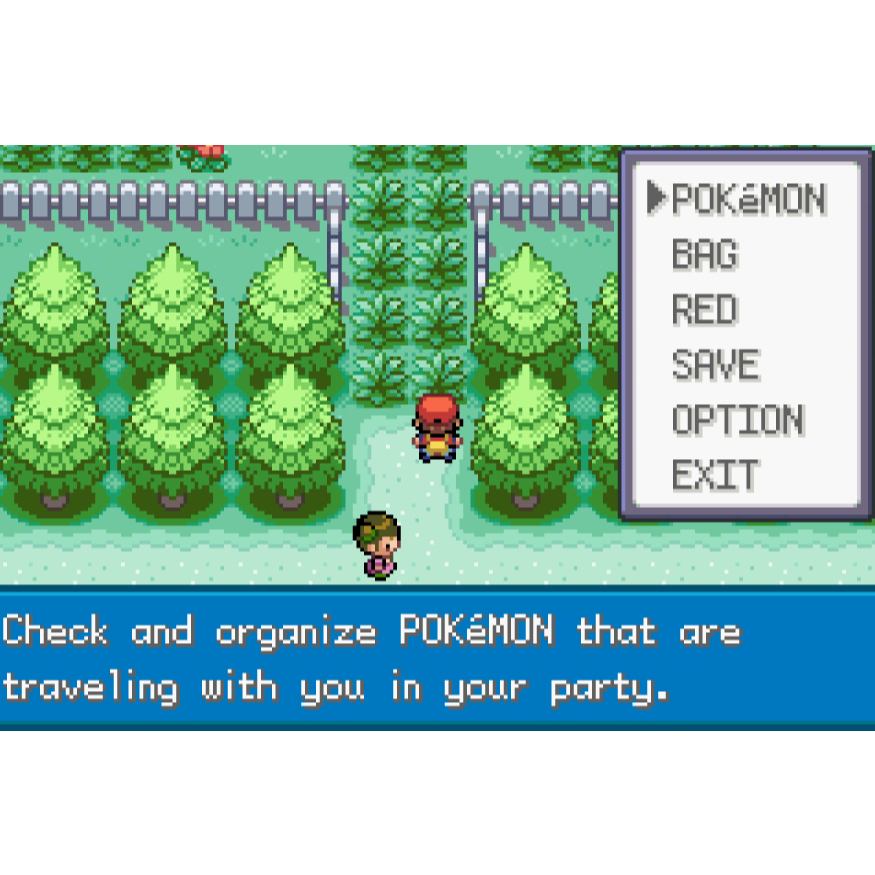The height and width of the screenshot is (875, 875).
Task: Open the BAG menu entry
Action: coord(705,255)
